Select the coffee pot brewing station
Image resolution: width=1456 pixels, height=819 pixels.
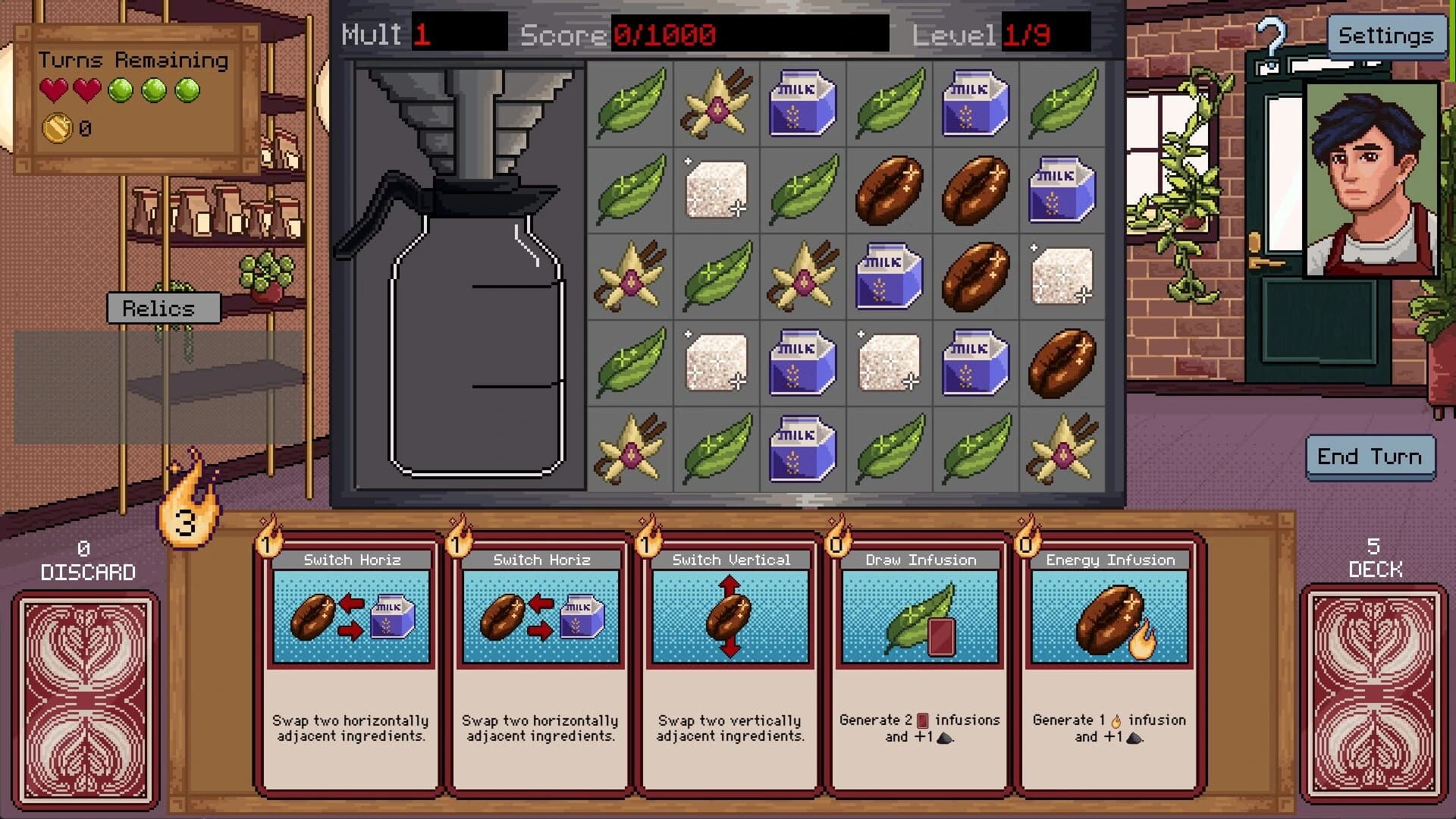[470, 303]
